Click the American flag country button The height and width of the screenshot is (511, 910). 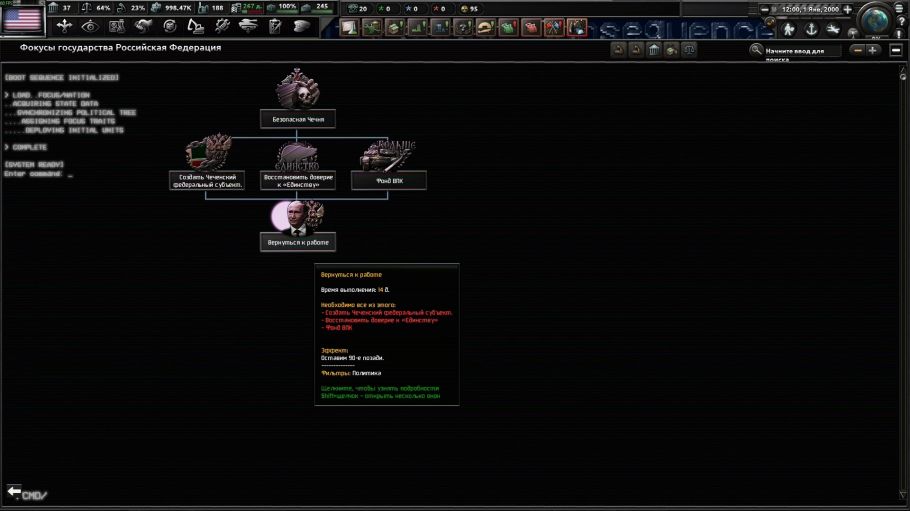[x=22, y=20]
